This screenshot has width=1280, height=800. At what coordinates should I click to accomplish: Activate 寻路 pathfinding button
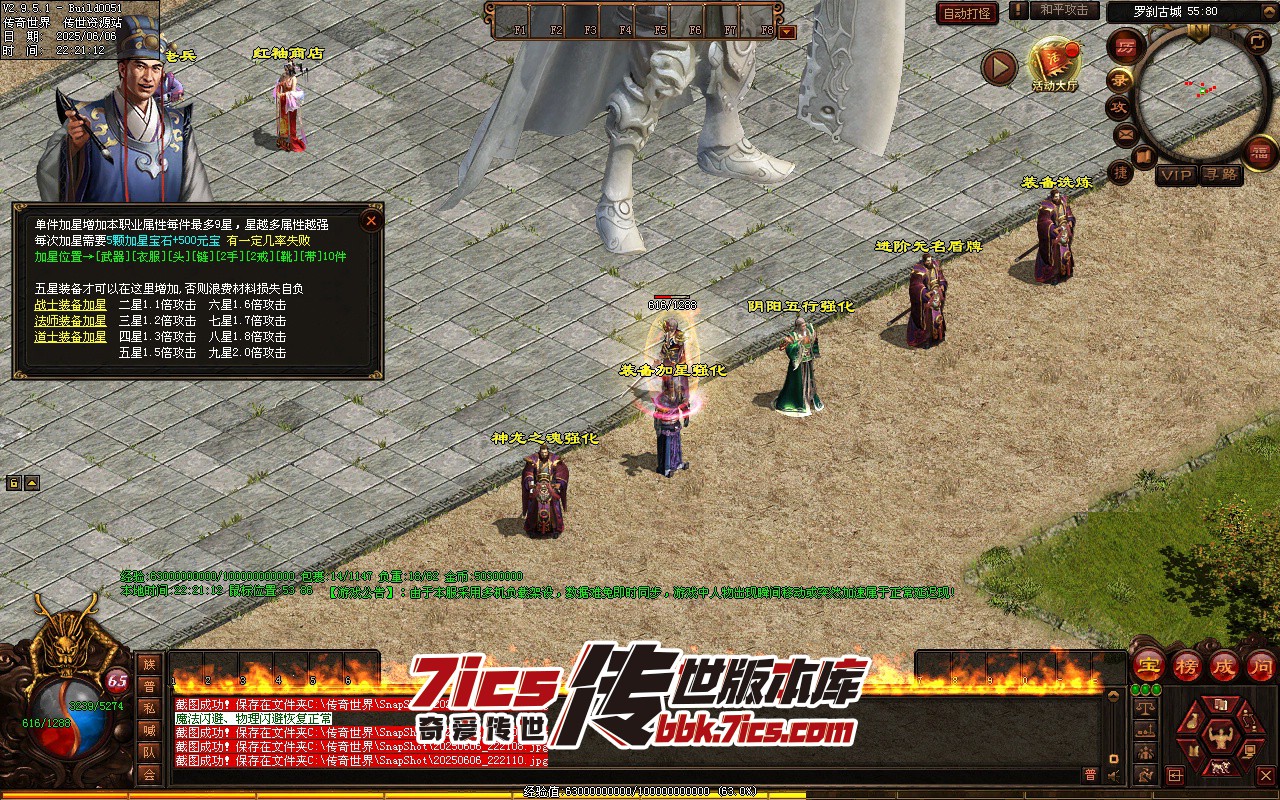point(1220,176)
